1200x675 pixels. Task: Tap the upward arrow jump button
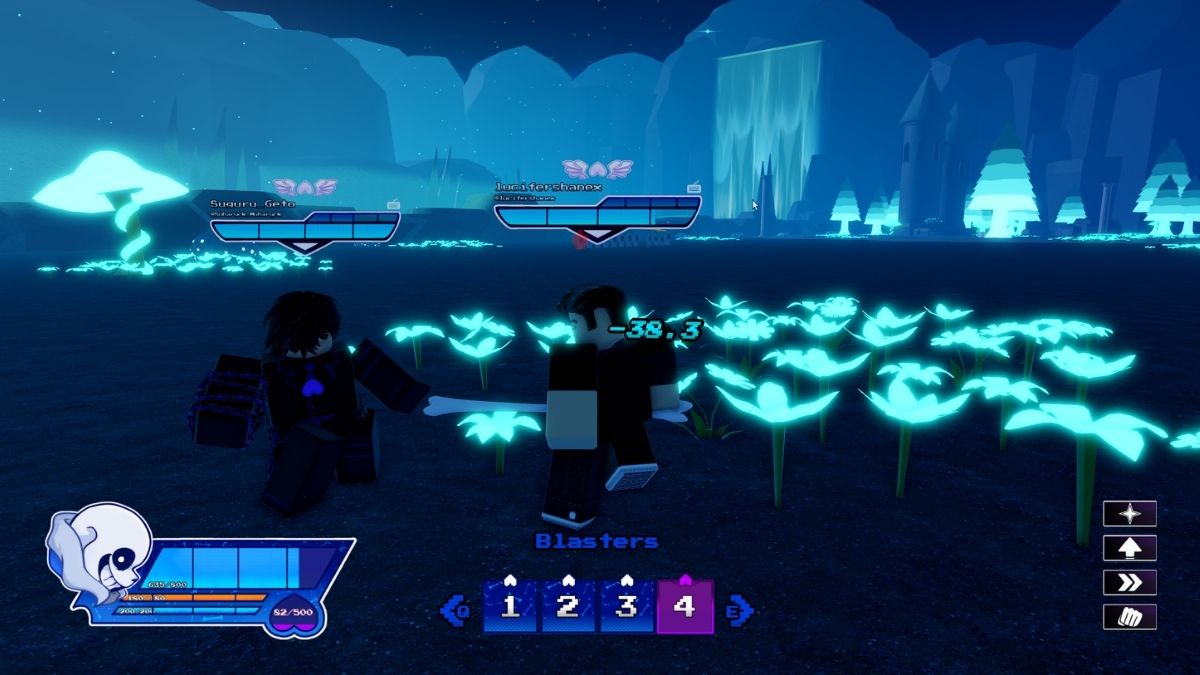(x=1129, y=548)
